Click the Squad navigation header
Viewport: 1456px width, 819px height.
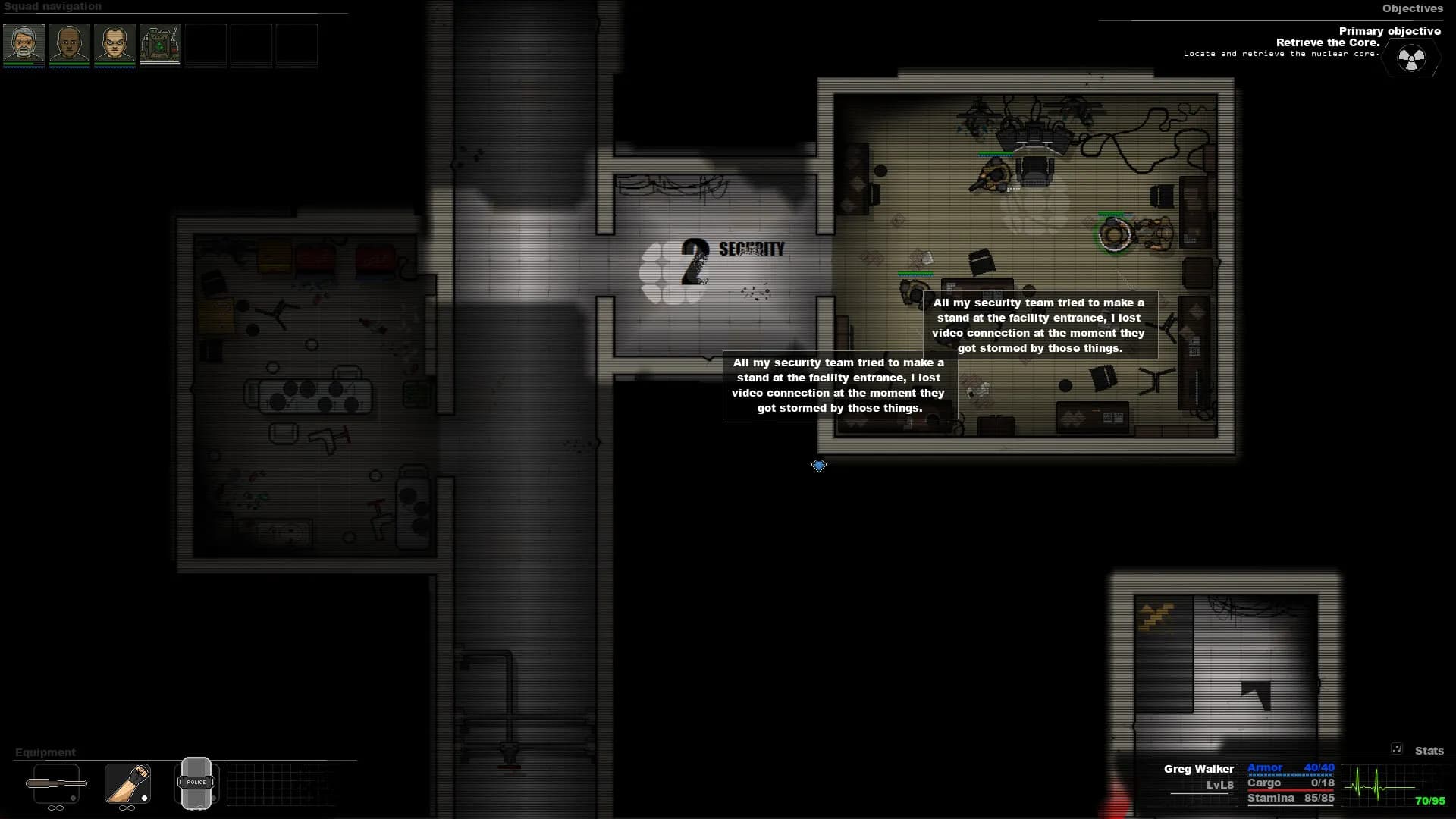[53, 6]
